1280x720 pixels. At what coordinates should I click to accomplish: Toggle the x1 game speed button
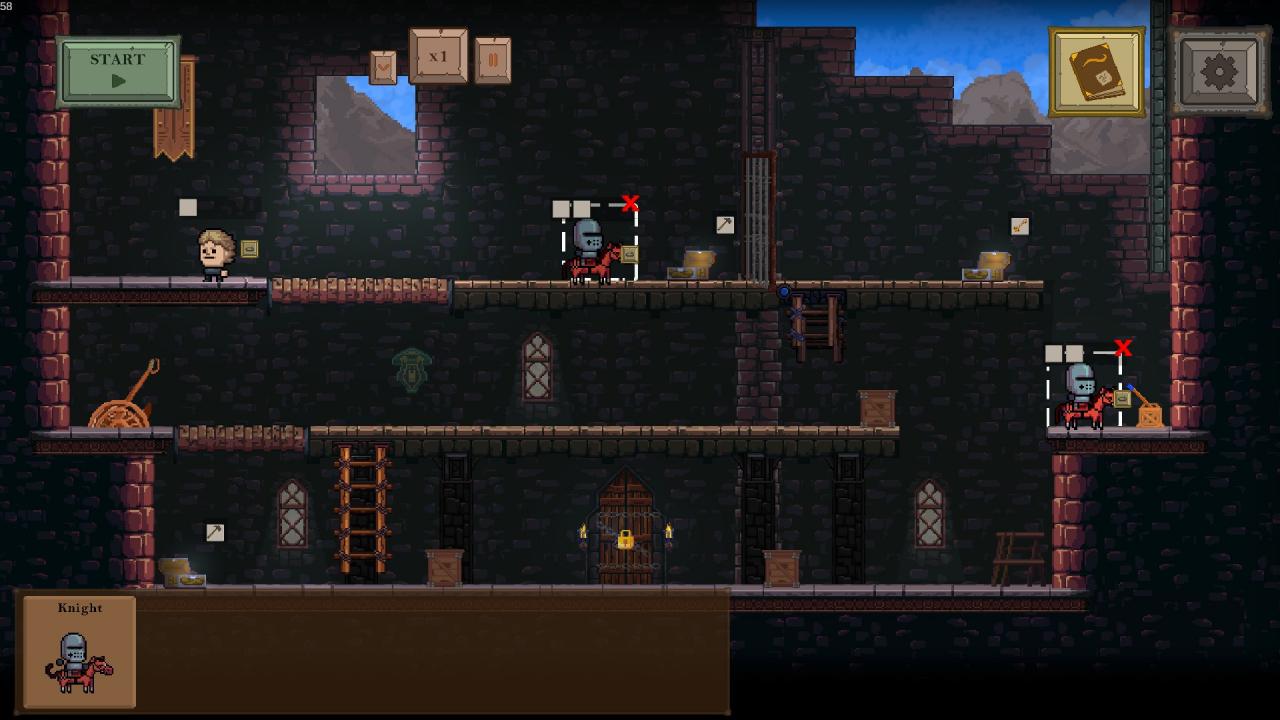[x=438, y=56]
